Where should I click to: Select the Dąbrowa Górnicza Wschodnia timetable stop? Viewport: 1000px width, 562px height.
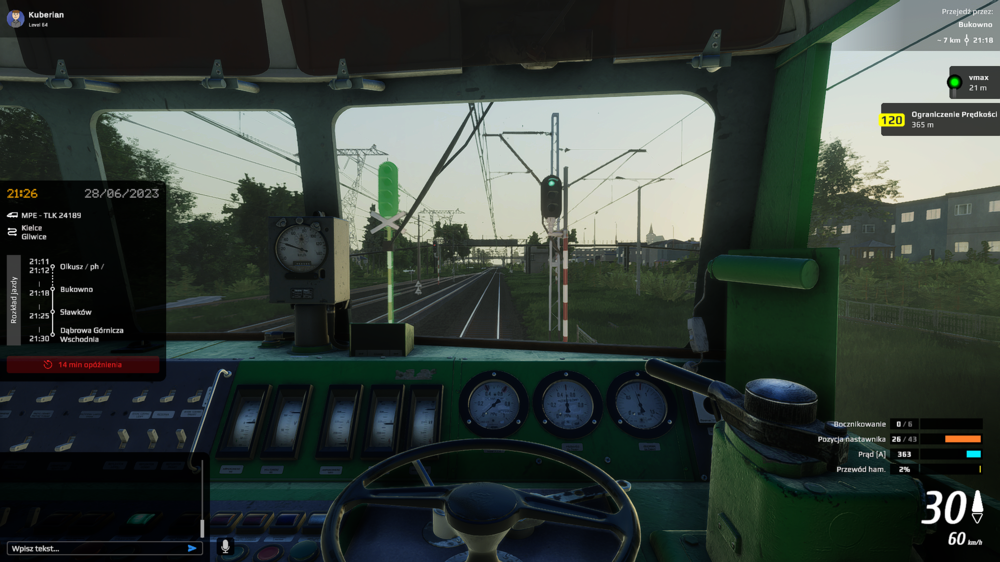point(91,334)
